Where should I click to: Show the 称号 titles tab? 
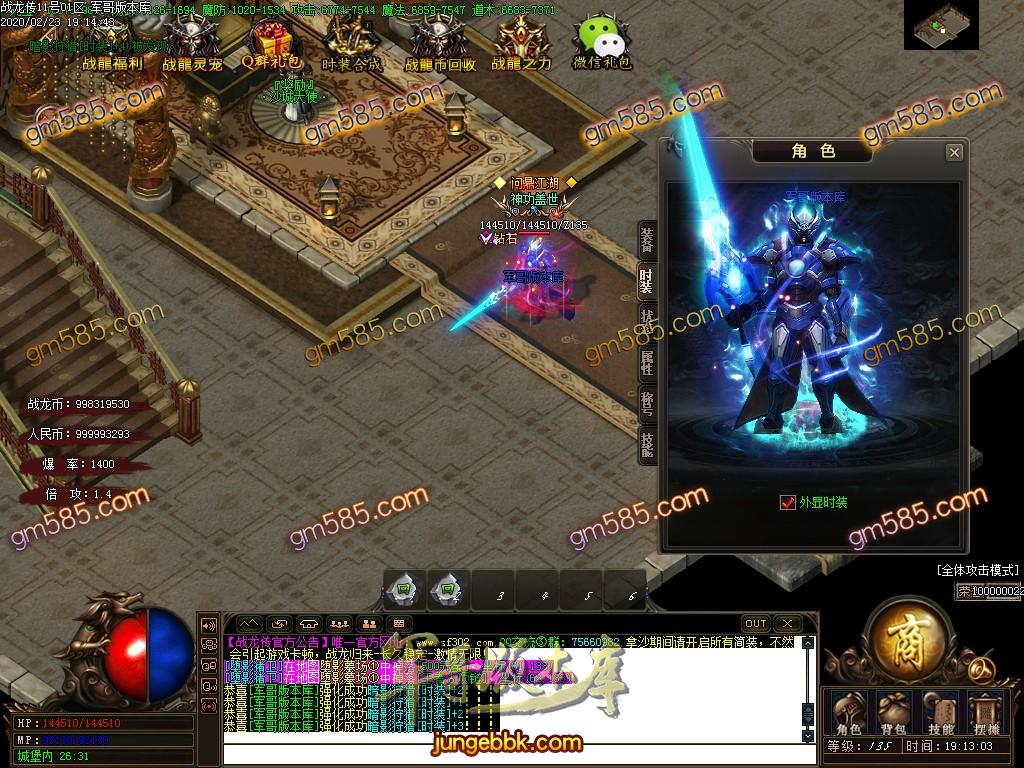pyautogui.click(x=647, y=403)
